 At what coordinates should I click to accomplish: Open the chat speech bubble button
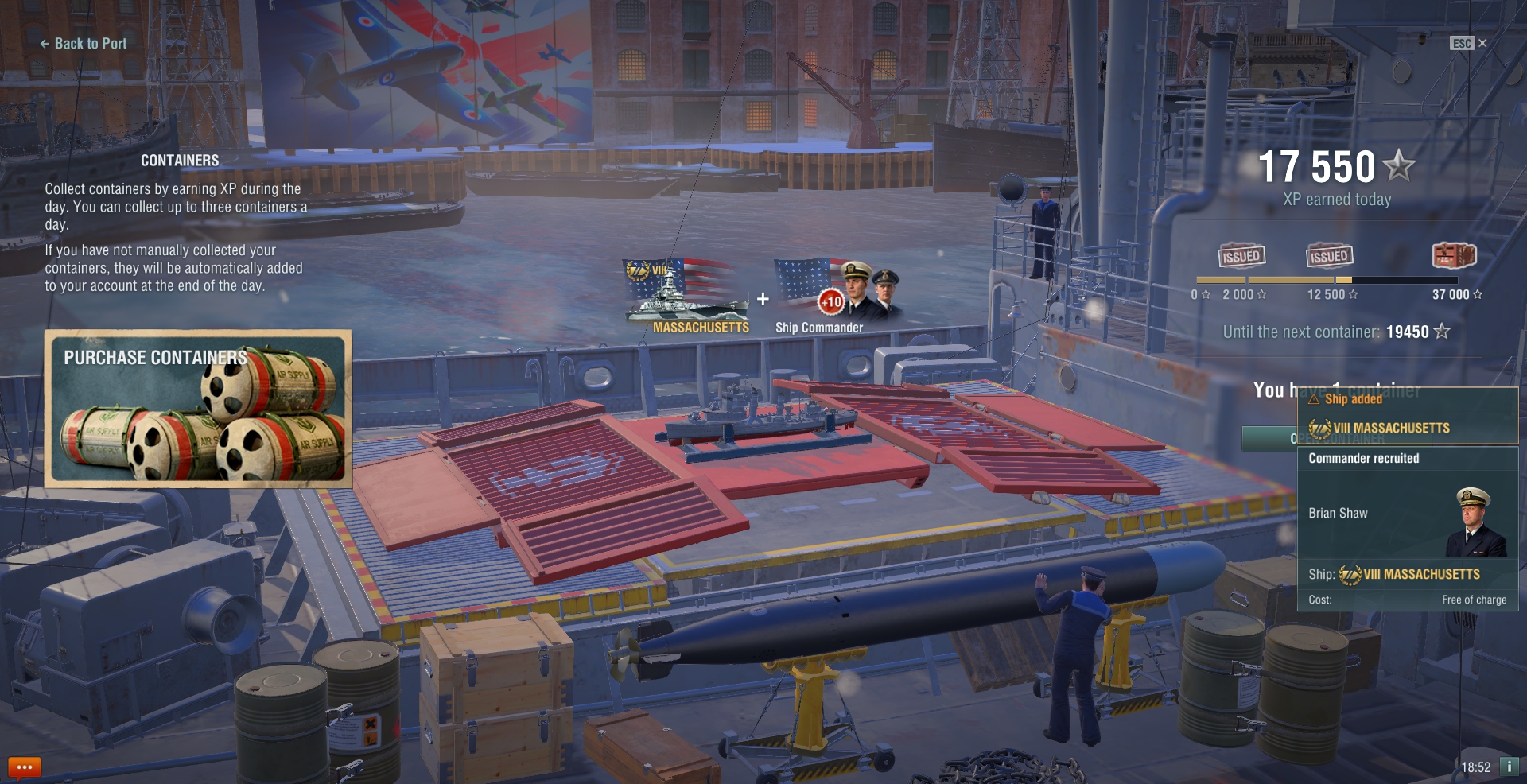click(x=24, y=767)
